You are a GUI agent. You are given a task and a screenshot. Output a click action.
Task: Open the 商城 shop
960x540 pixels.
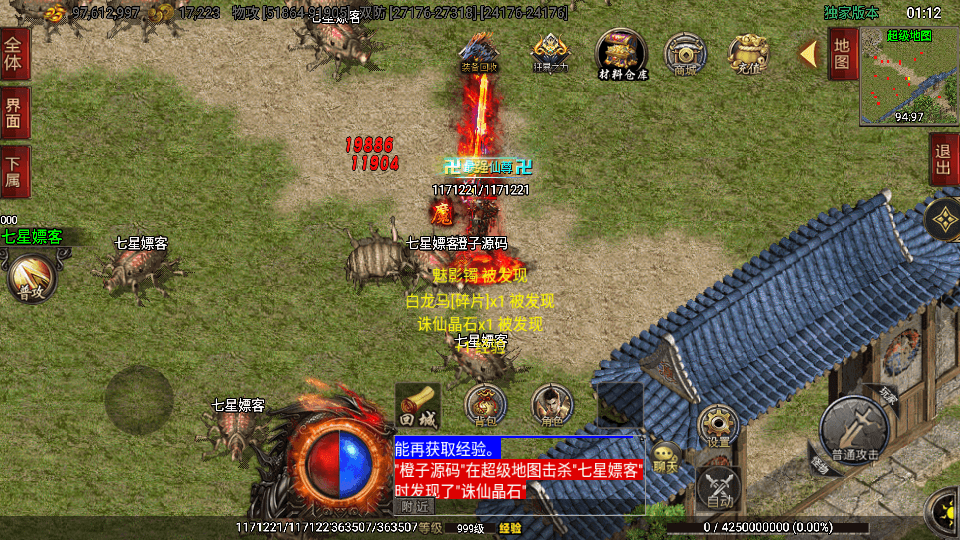point(686,53)
